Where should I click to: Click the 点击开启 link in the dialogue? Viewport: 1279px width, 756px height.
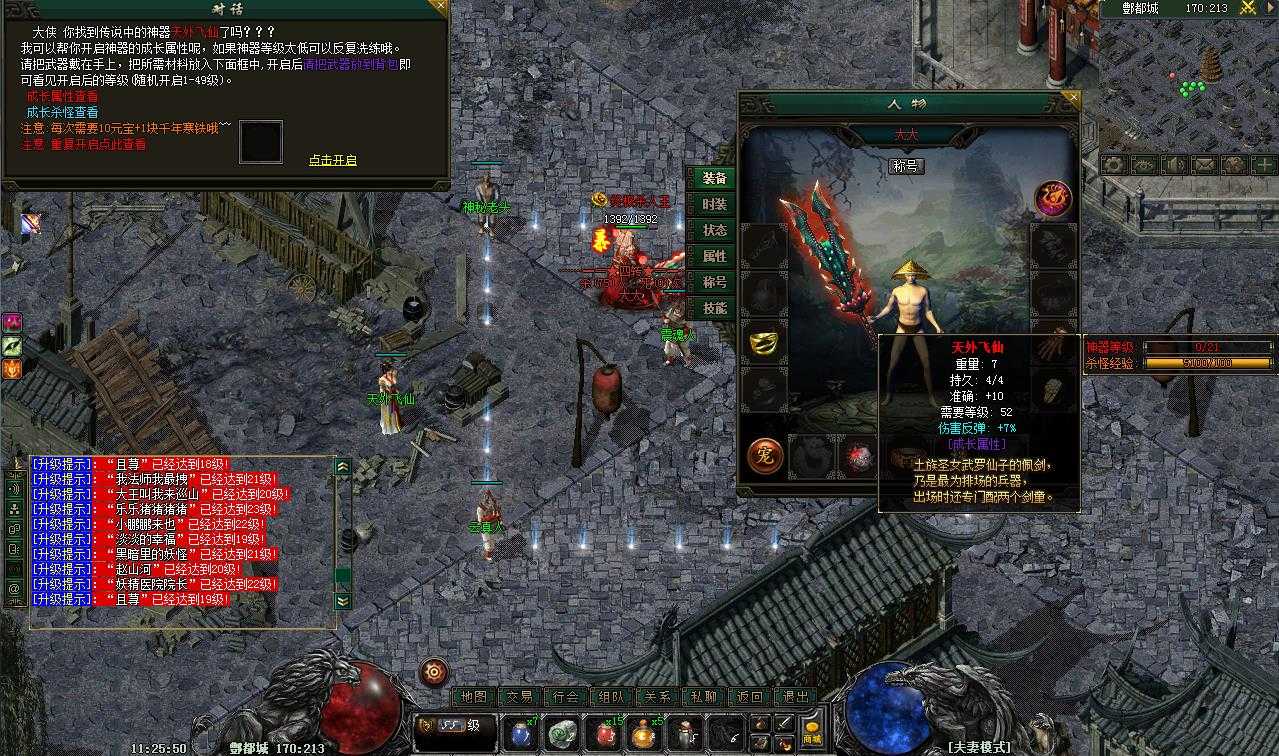tap(333, 160)
